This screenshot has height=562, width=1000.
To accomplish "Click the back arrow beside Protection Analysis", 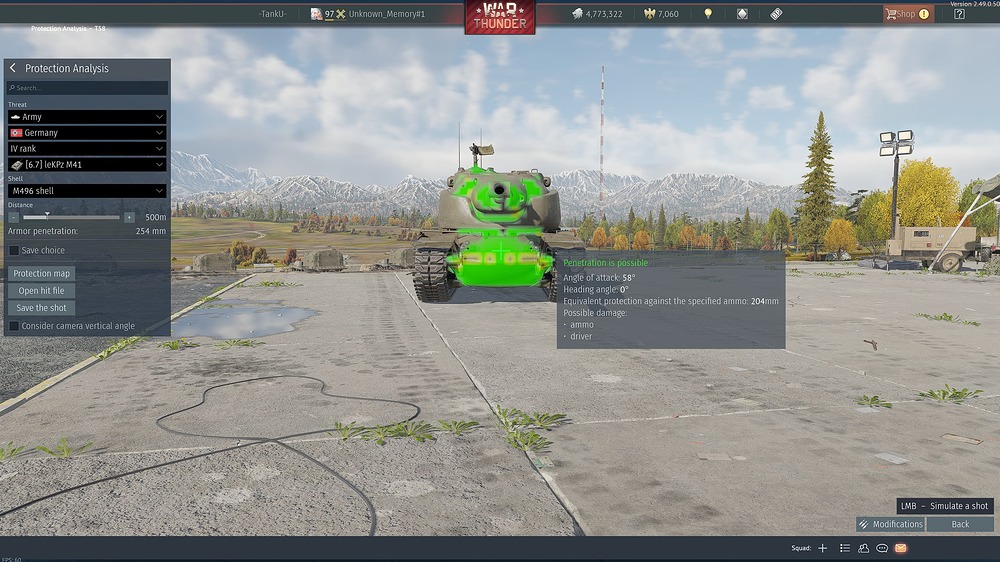I will (13, 68).
